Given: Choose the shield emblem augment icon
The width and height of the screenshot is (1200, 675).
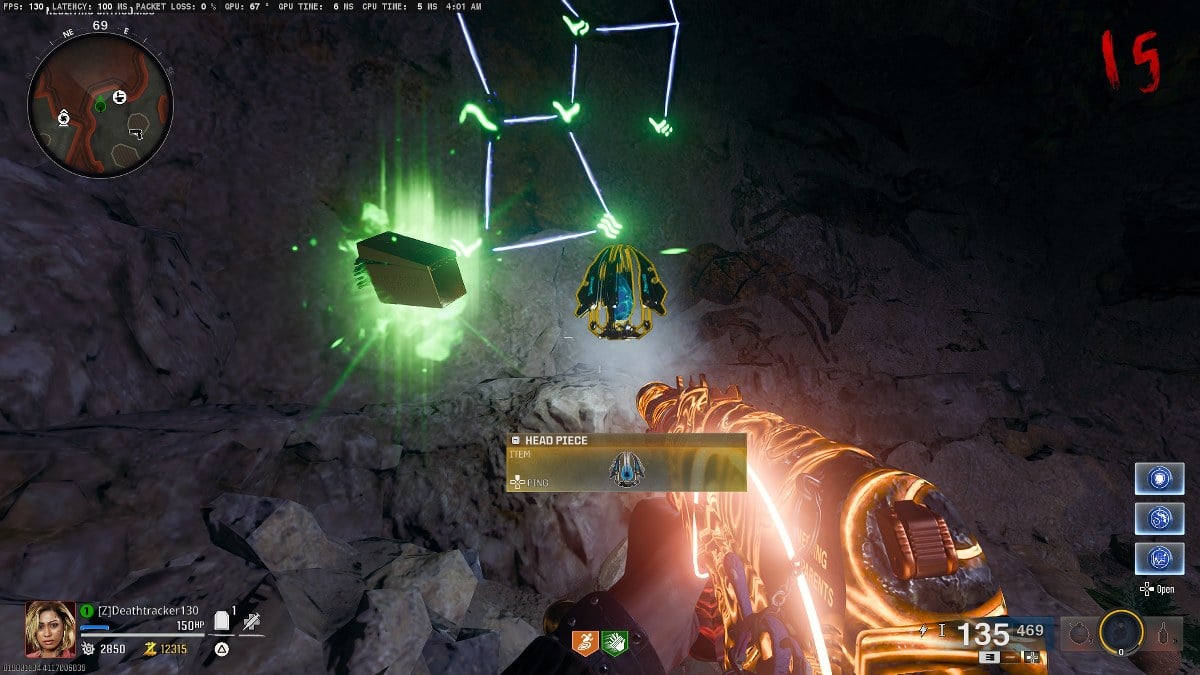Looking at the screenshot, I should (1159, 478).
